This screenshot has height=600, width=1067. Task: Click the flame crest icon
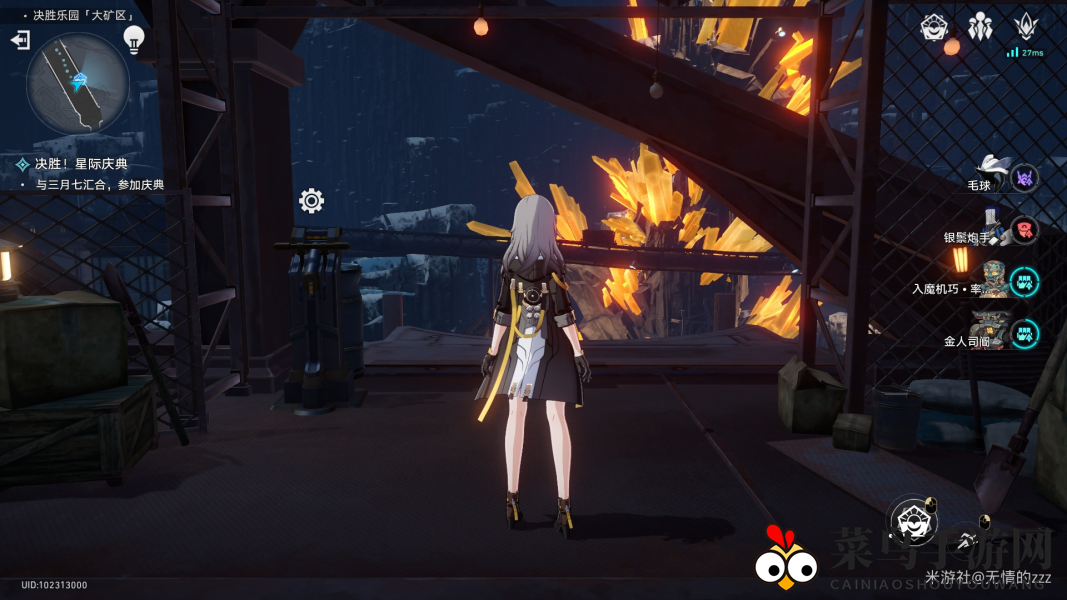tap(1026, 27)
